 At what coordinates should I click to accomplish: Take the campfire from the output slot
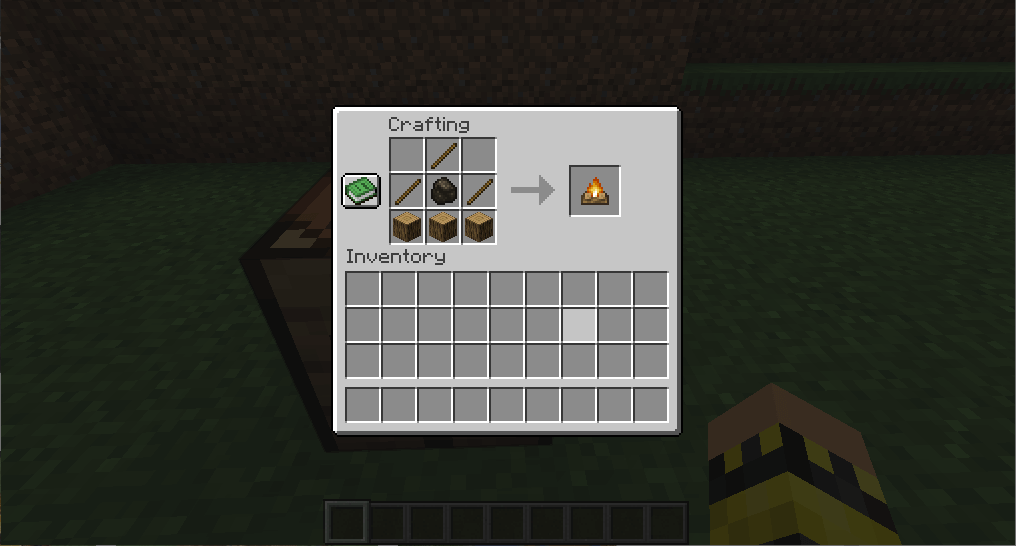(x=595, y=190)
